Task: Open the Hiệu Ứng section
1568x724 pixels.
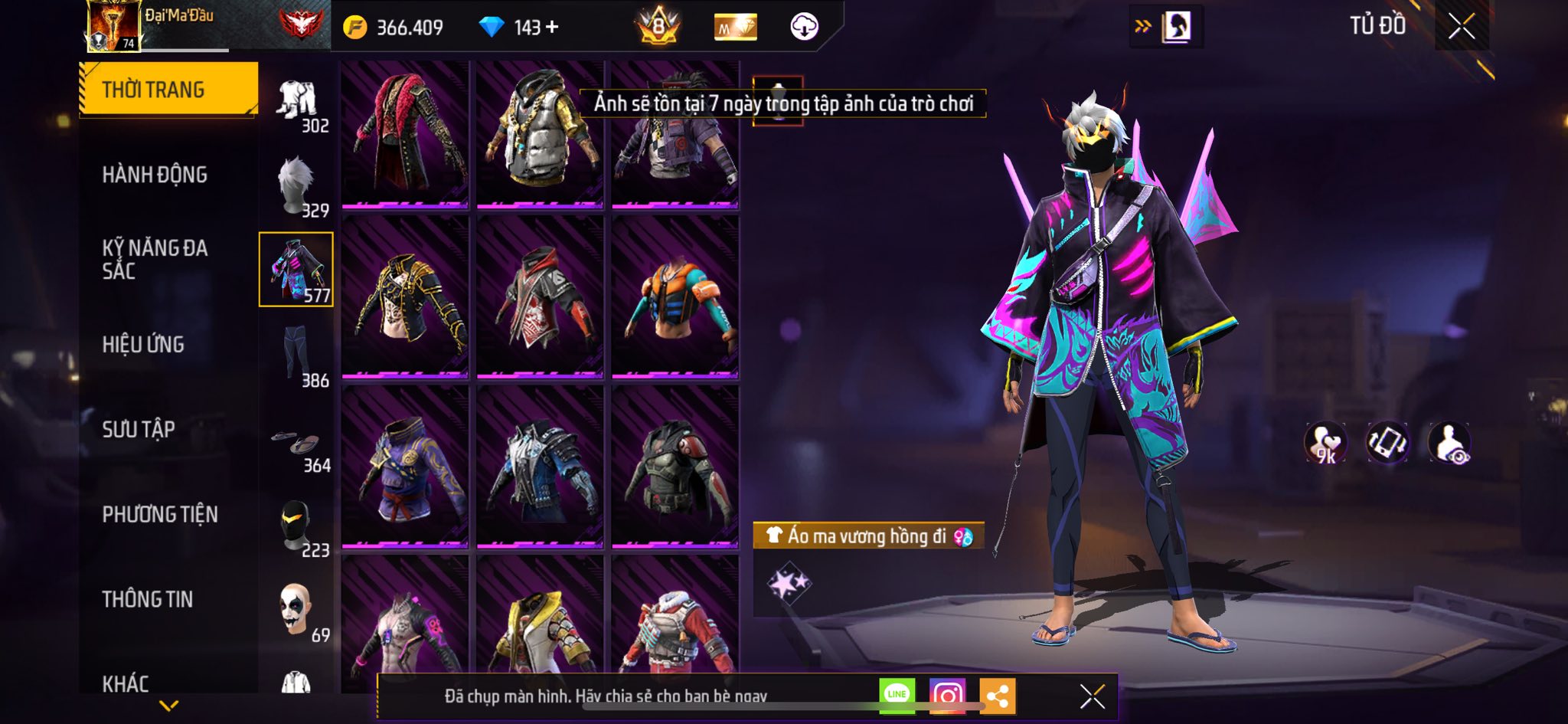Action: 143,345
